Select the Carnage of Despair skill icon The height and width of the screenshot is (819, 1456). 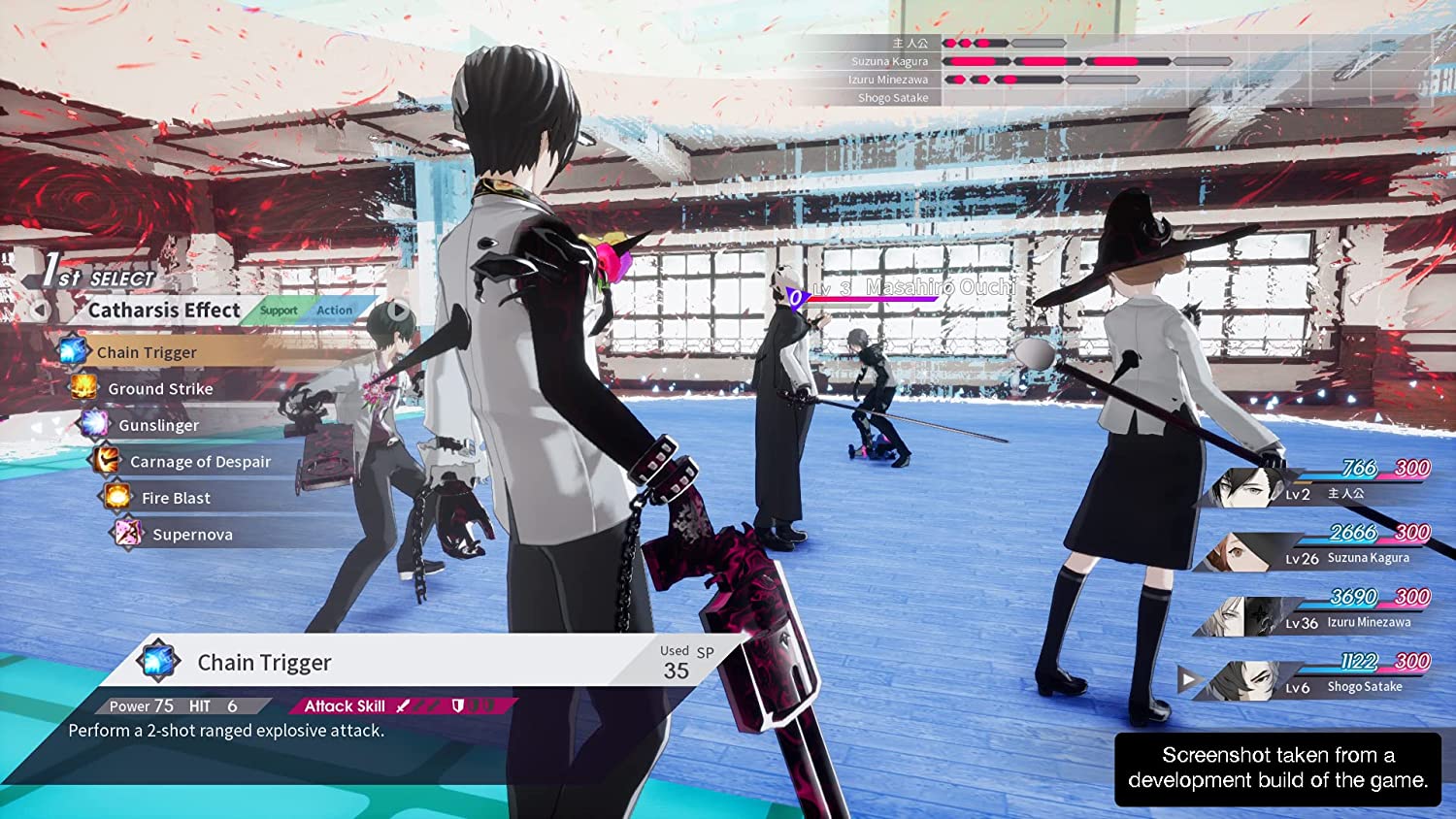point(107,460)
